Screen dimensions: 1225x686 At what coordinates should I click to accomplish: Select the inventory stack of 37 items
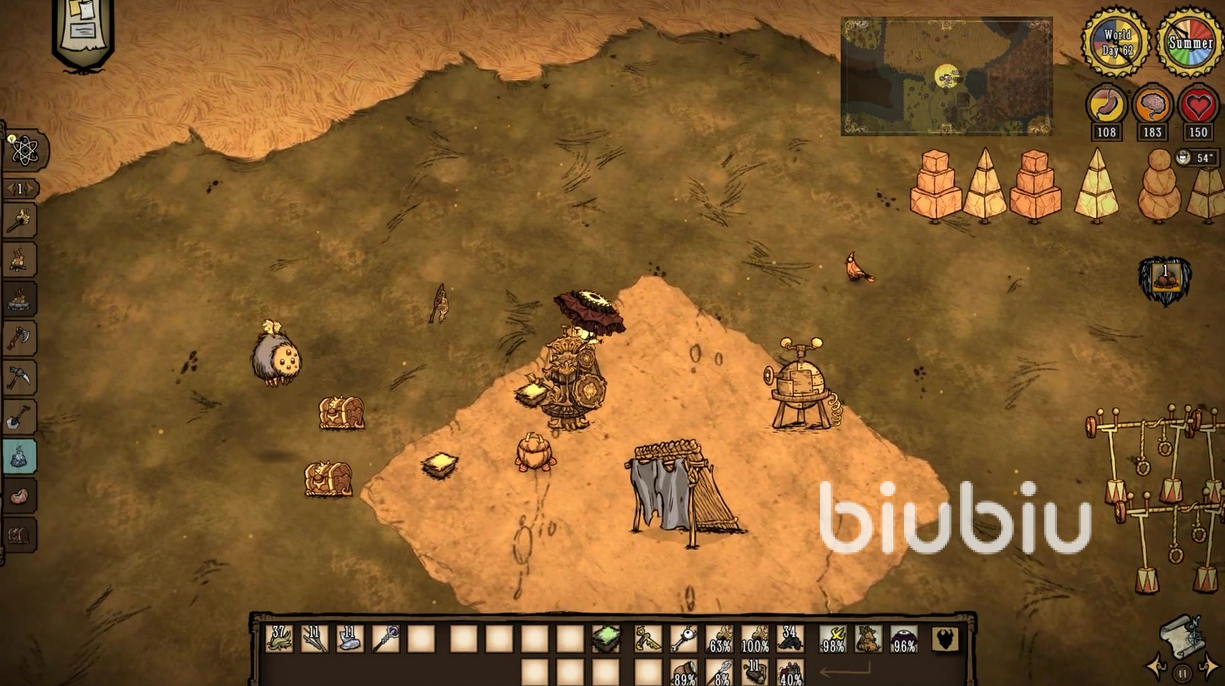(280, 638)
